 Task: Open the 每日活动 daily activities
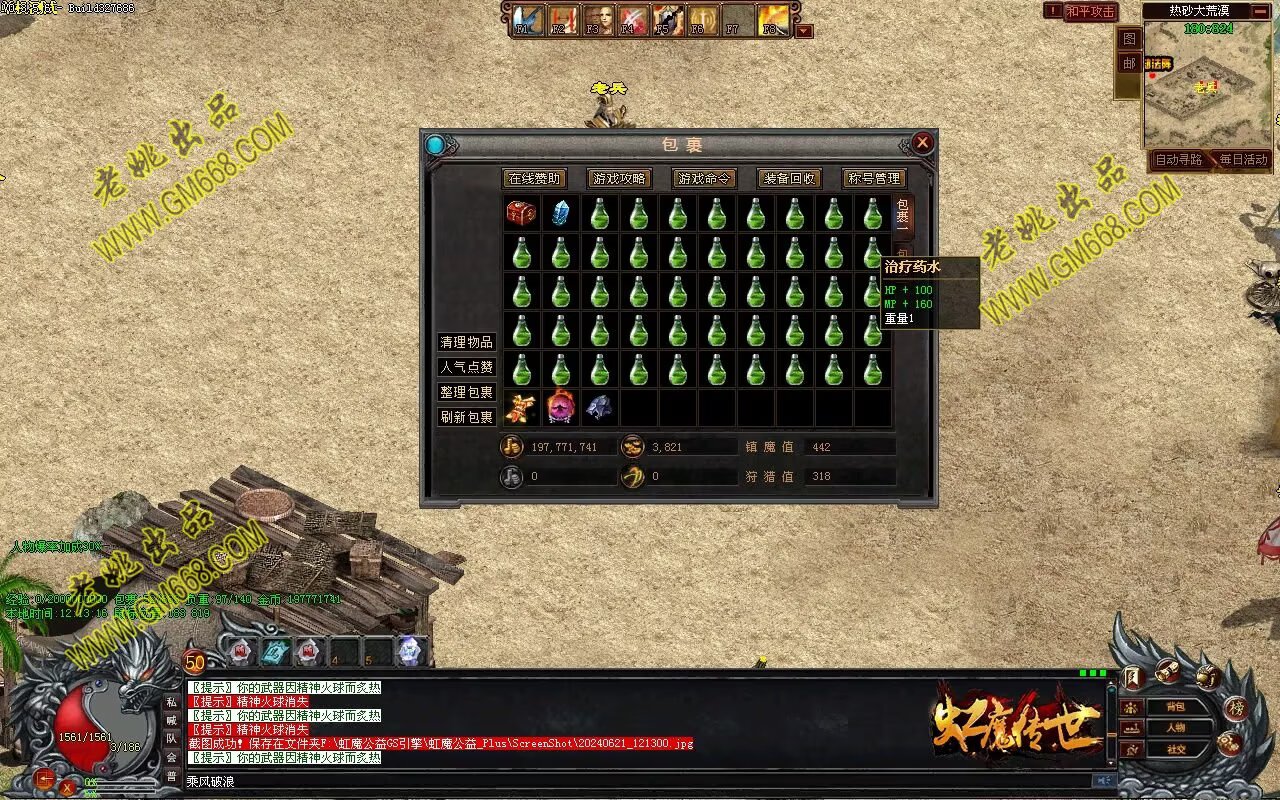[1243, 160]
